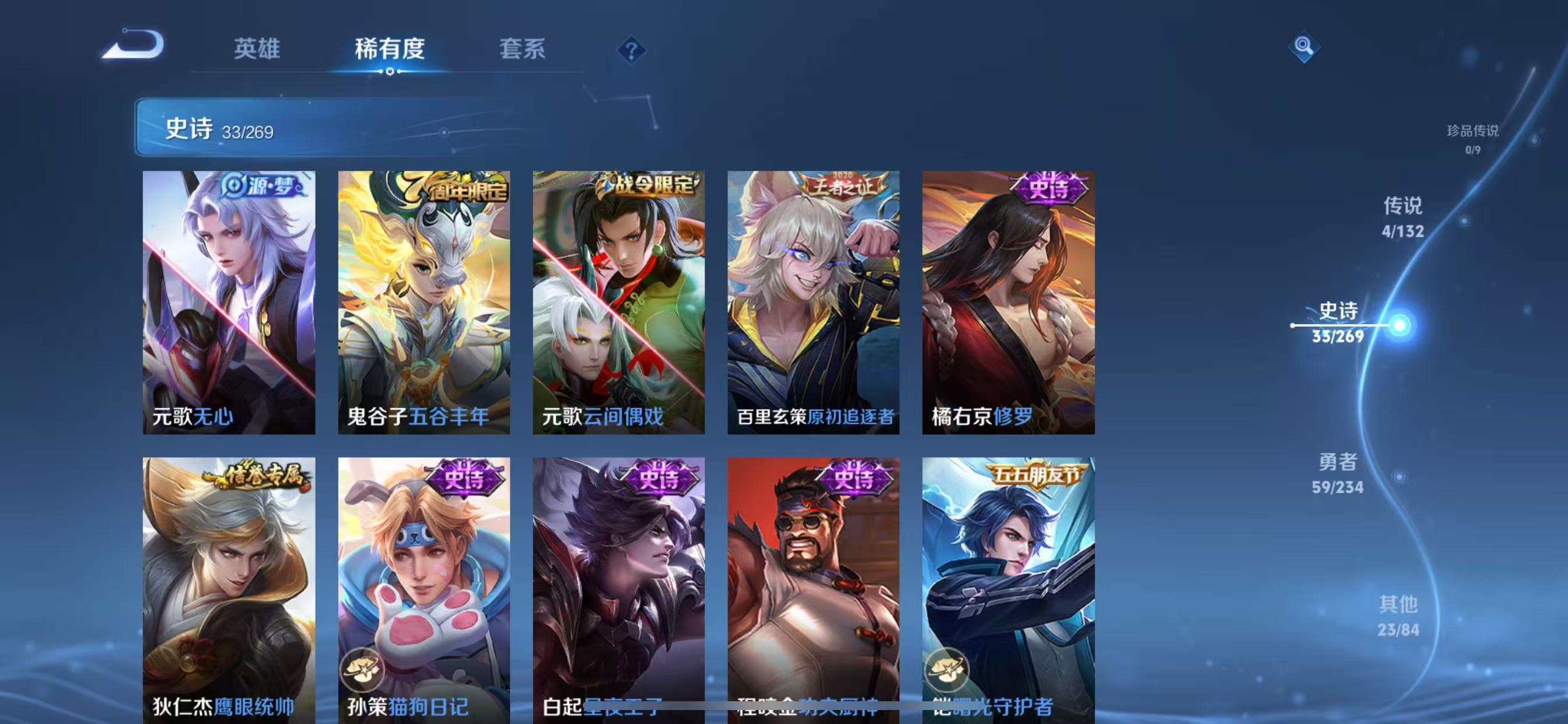Select the 稀有度 tab
This screenshot has height=724, width=1568.
pos(390,48)
